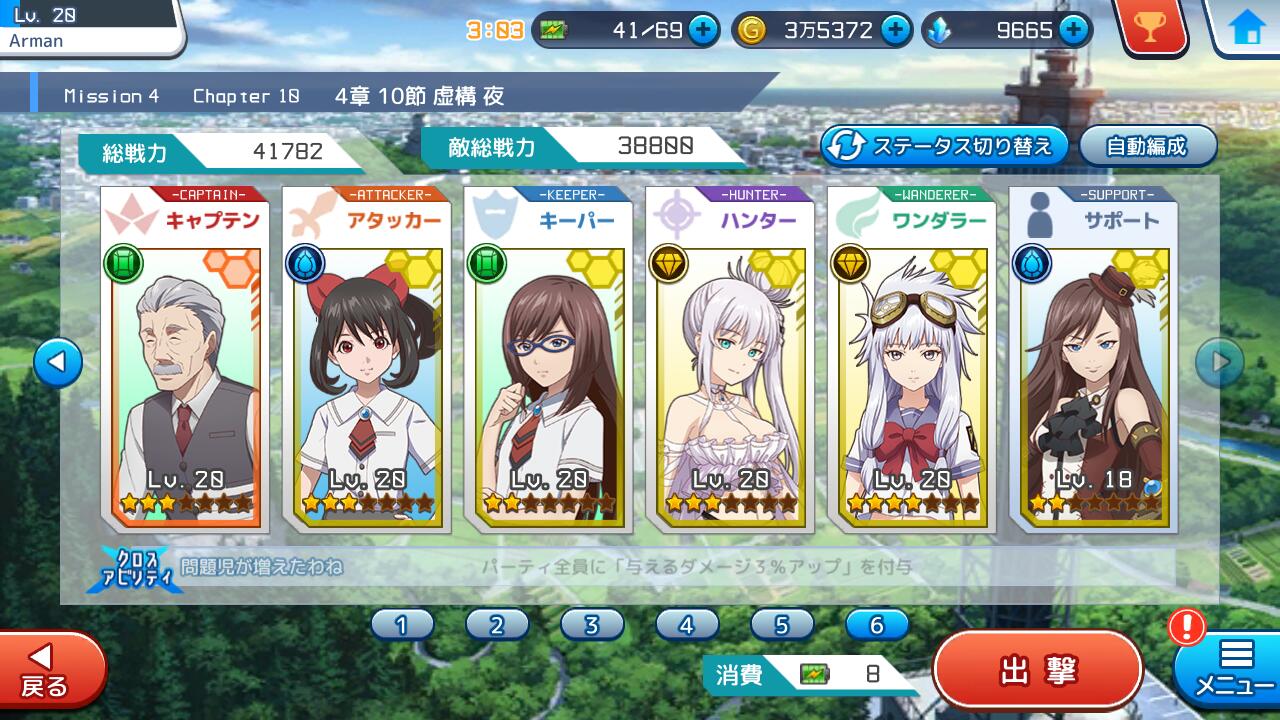The height and width of the screenshot is (720, 1280).
Task: Return to the home screen
Action: 1247,28
